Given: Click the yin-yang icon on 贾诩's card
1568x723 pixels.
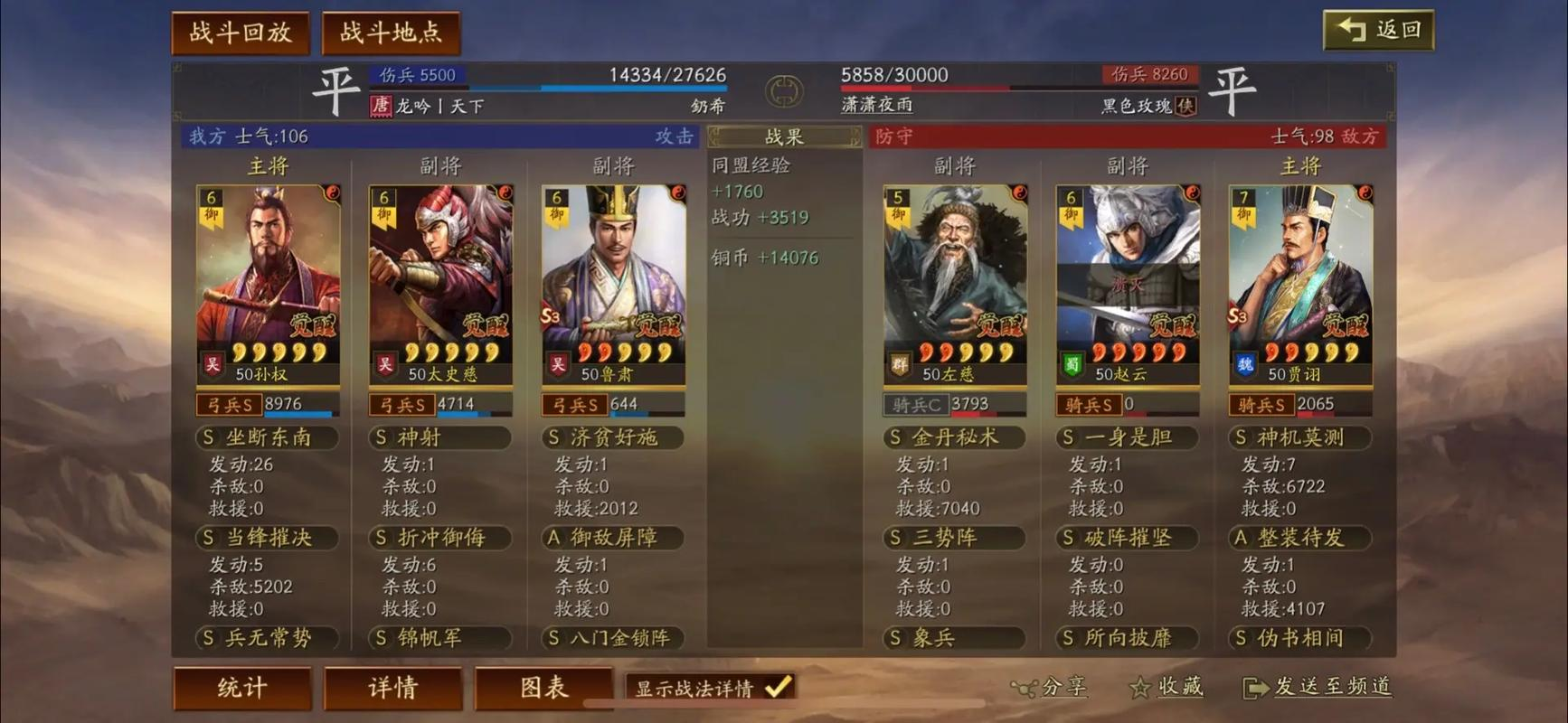Looking at the screenshot, I should tap(1364, 192).
